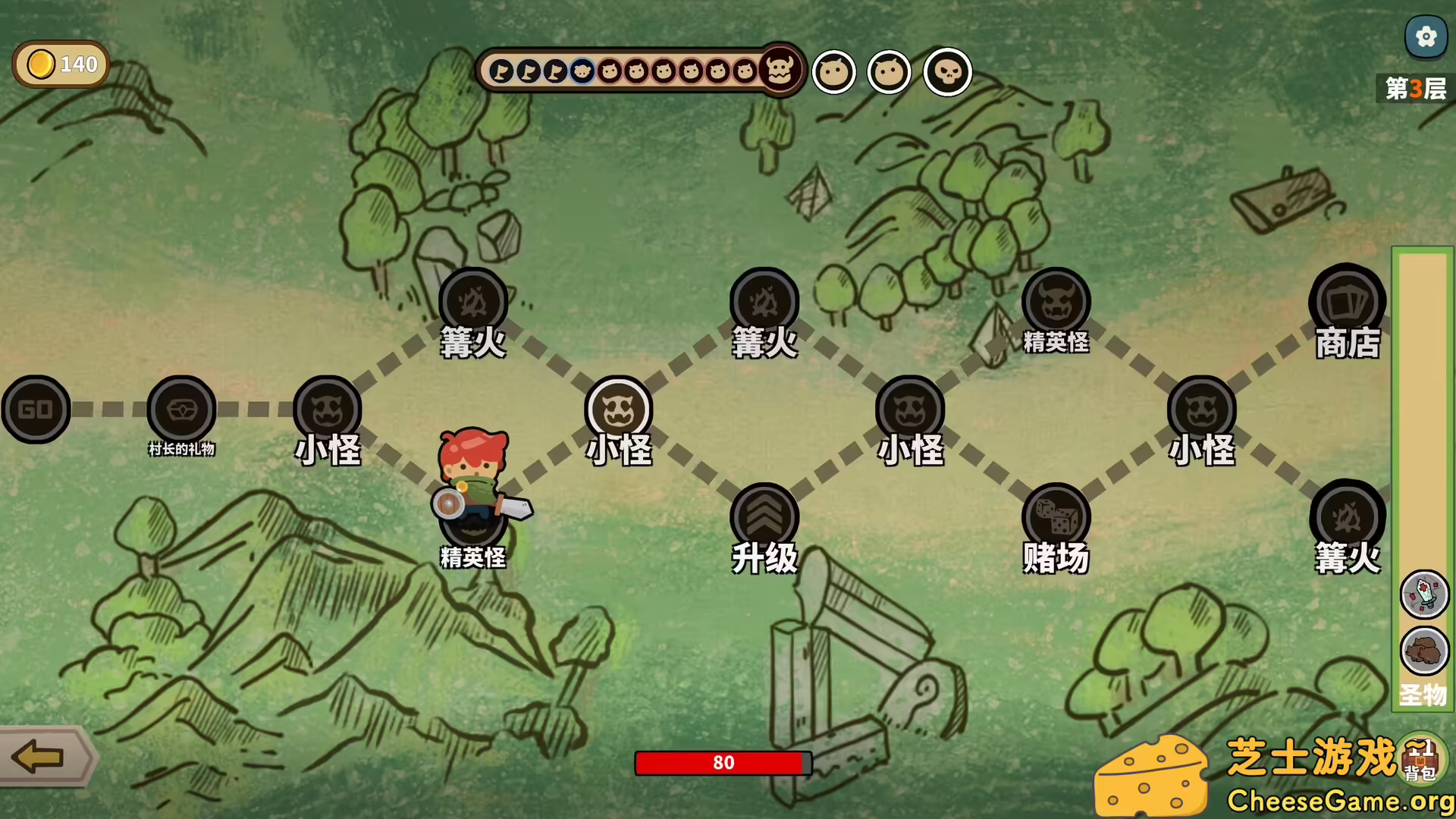The width and height of the screenshot is (1456, 819).
Task: Click the GO start node
Action: 36,409
